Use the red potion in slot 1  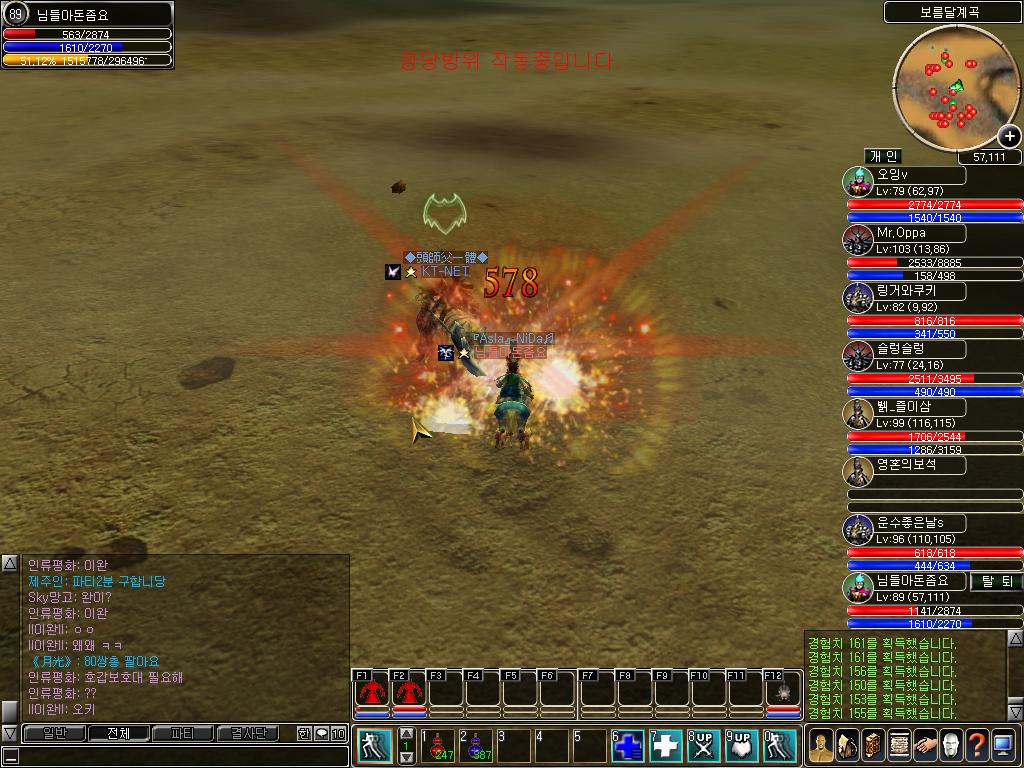coord(437,747)
